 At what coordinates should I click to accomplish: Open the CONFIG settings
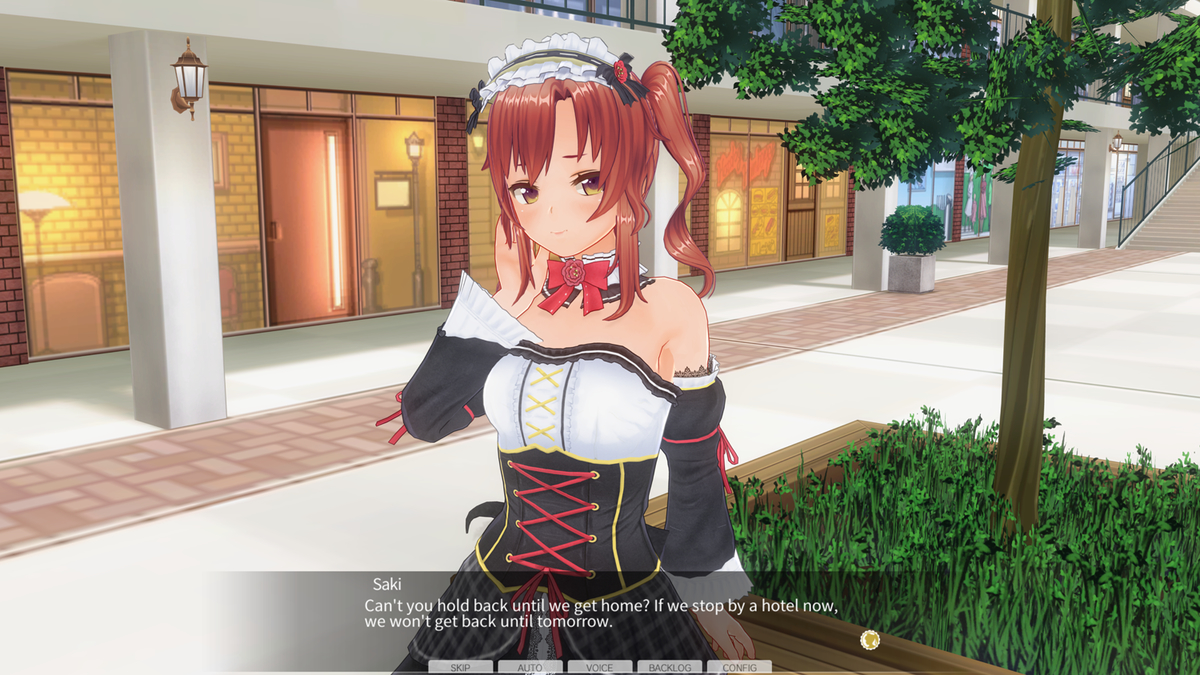click(x=739, y=667)
